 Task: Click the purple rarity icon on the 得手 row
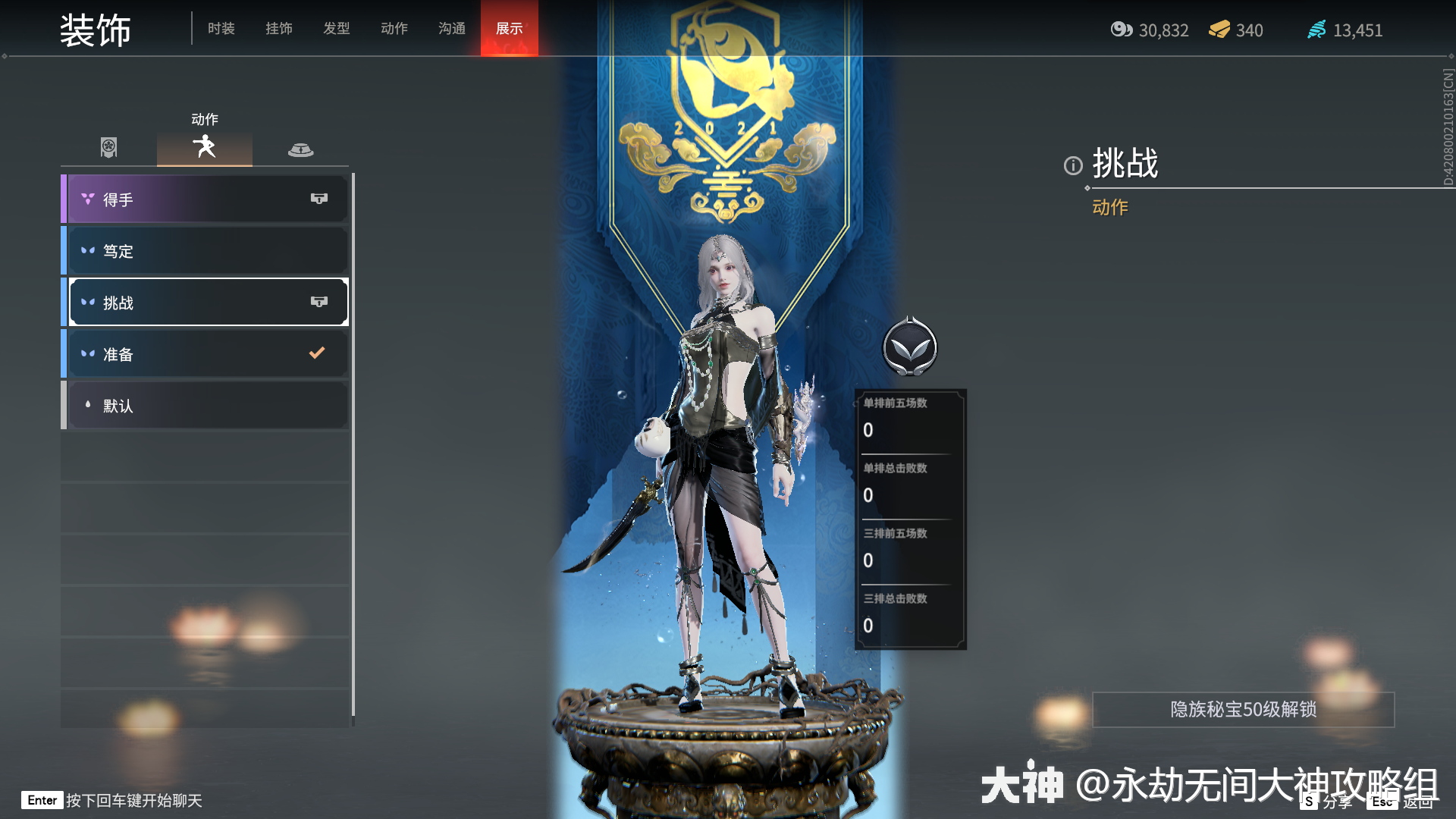coord(86,197)
